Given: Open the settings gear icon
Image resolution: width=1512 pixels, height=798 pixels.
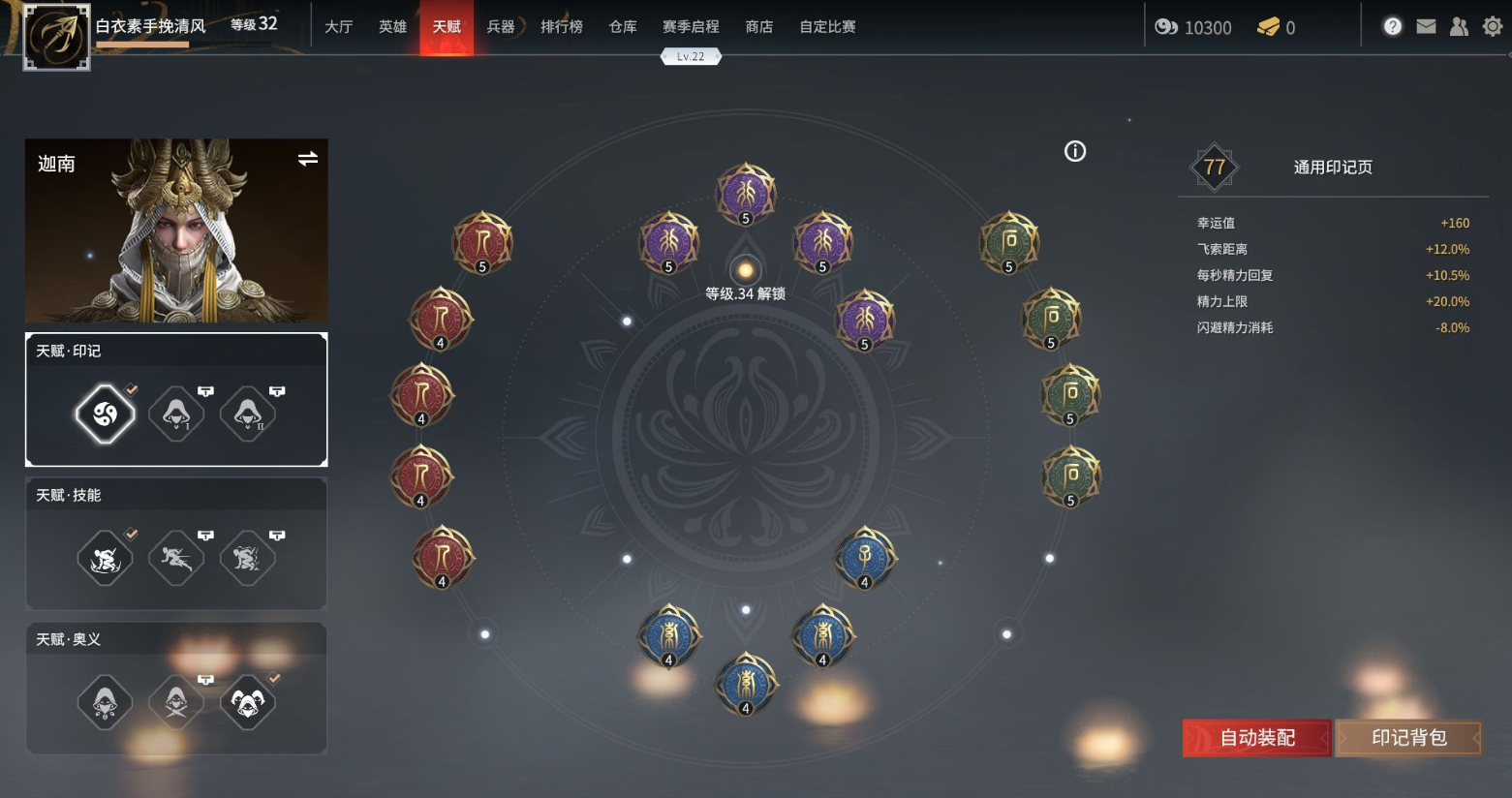Looking at the screenshot, I should click(1491, 27).
